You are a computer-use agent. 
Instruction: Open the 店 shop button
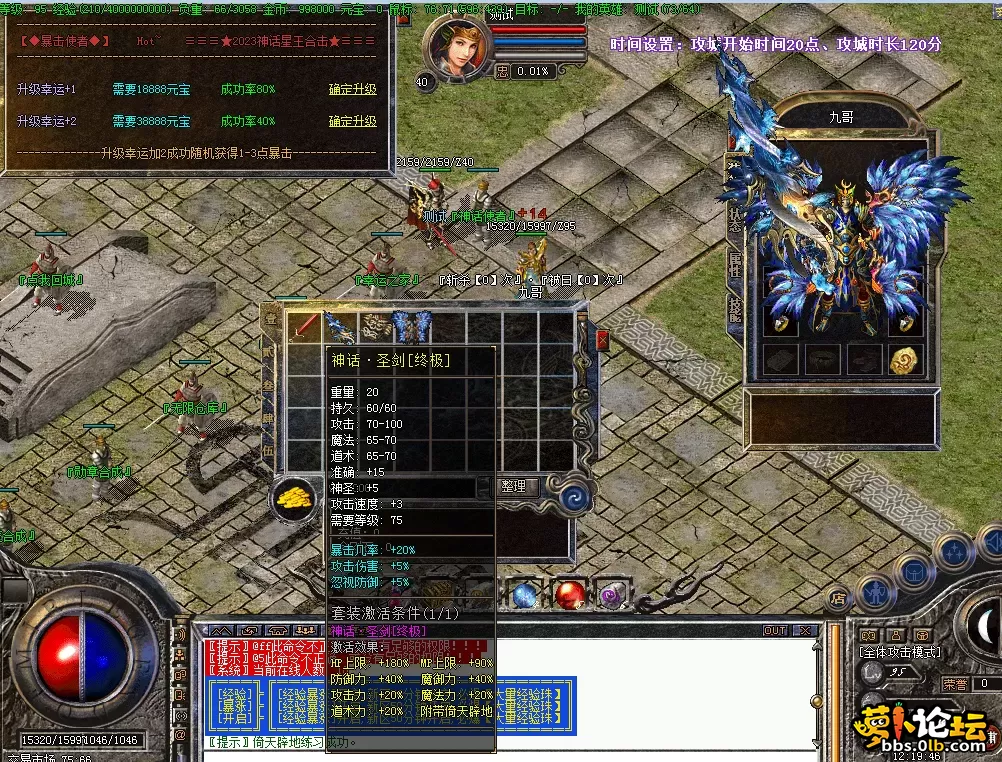point(838,599)
